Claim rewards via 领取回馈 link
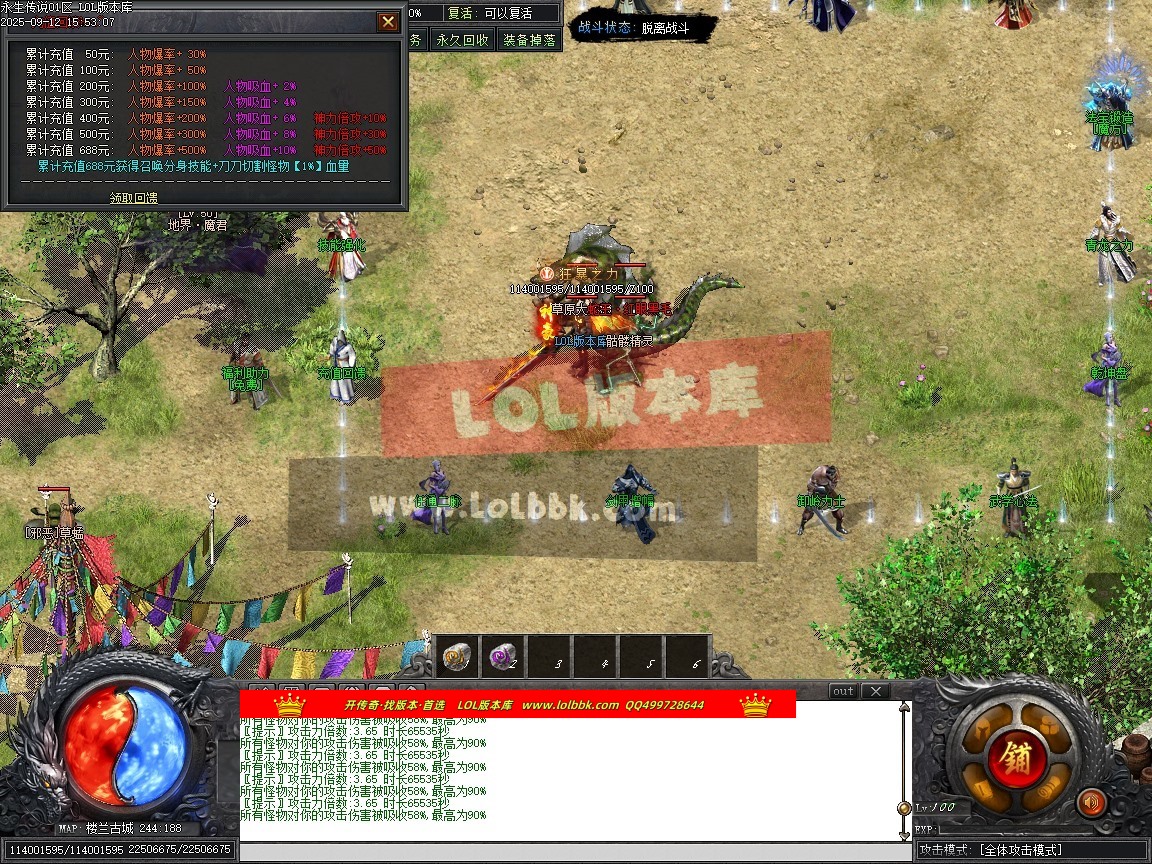Viewport: 1152px width, 864px height. click(133, 198)
